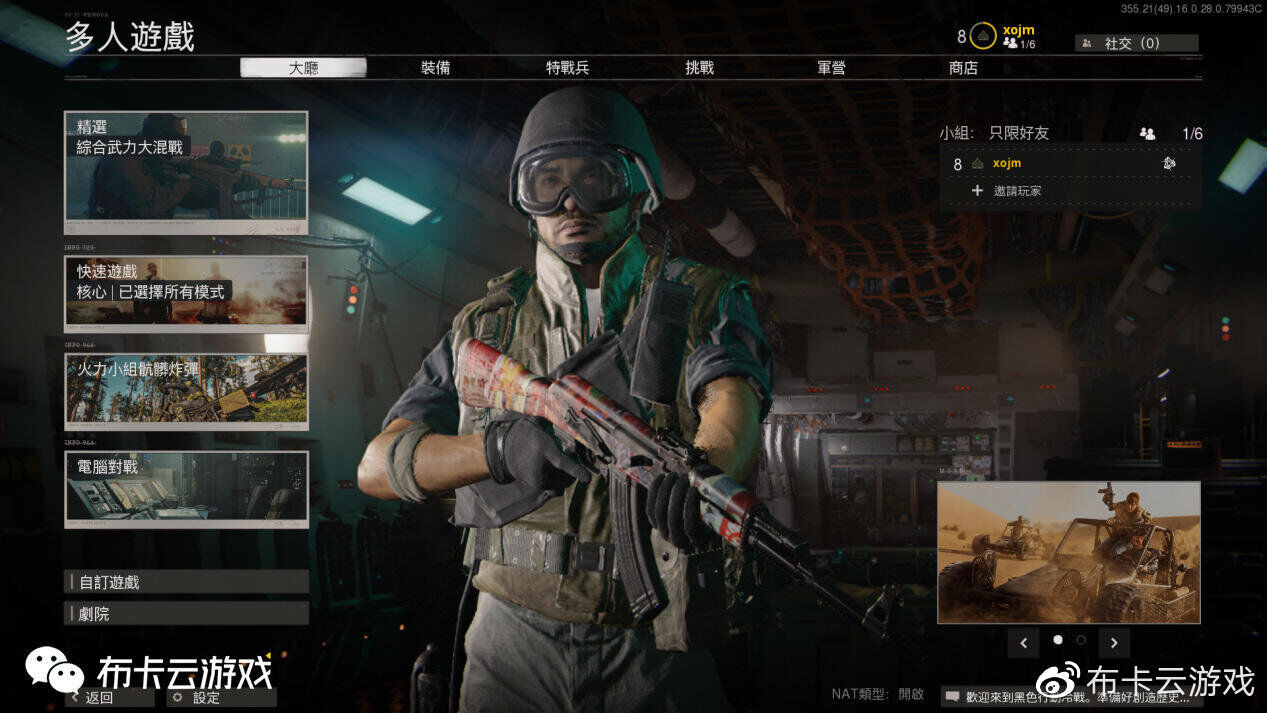Invite a player with 邀請玩家
The width and height of the screenshot is (1267, 713).
point(1016,190)
